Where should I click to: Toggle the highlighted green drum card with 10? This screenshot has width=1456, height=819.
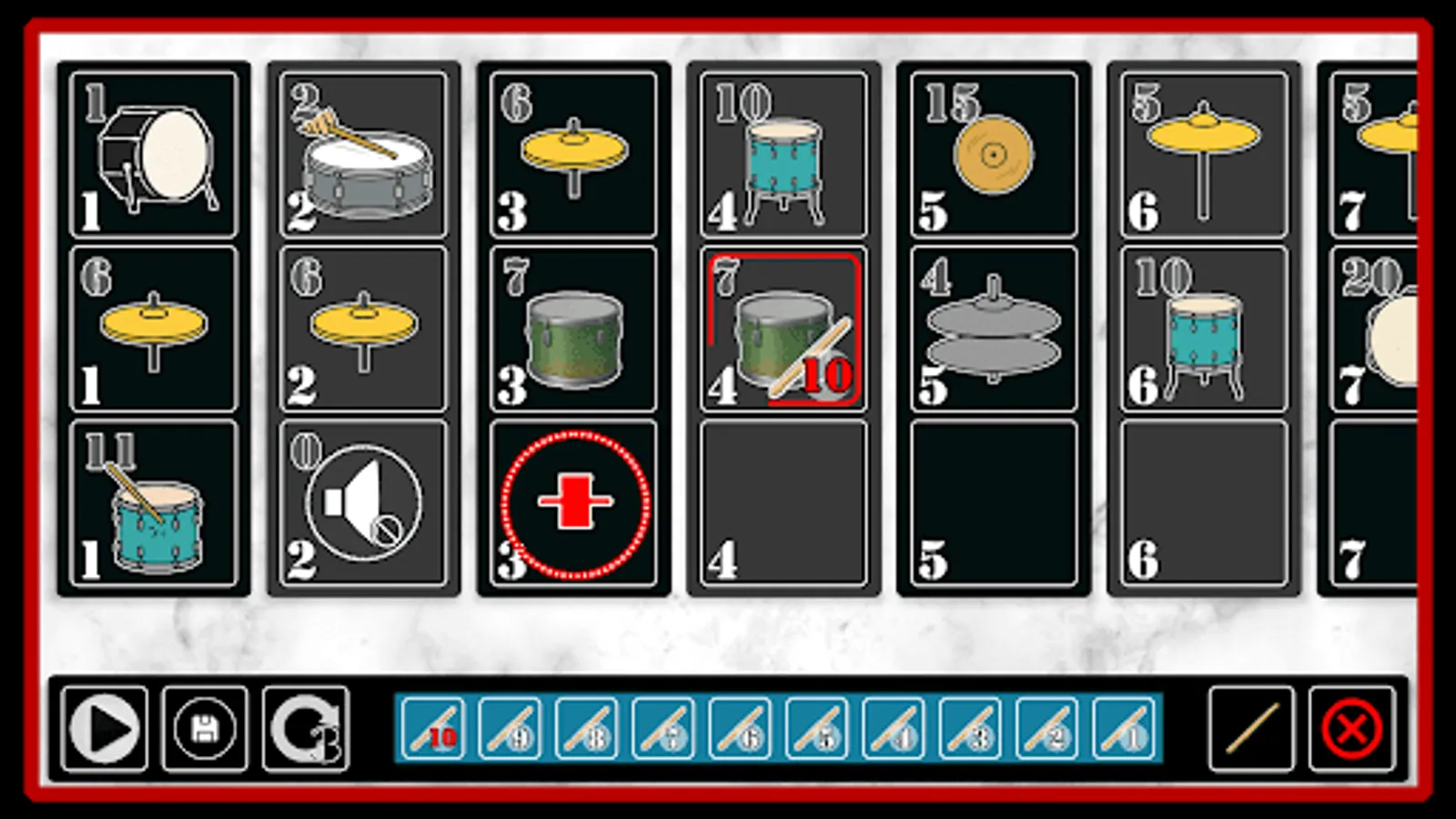[x=783, y=332]
